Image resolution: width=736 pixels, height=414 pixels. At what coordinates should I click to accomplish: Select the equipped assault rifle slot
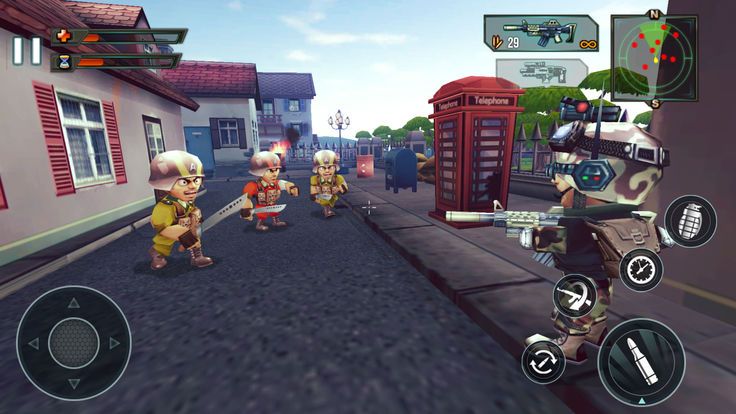pyautogui.click(x=541, y=32)
